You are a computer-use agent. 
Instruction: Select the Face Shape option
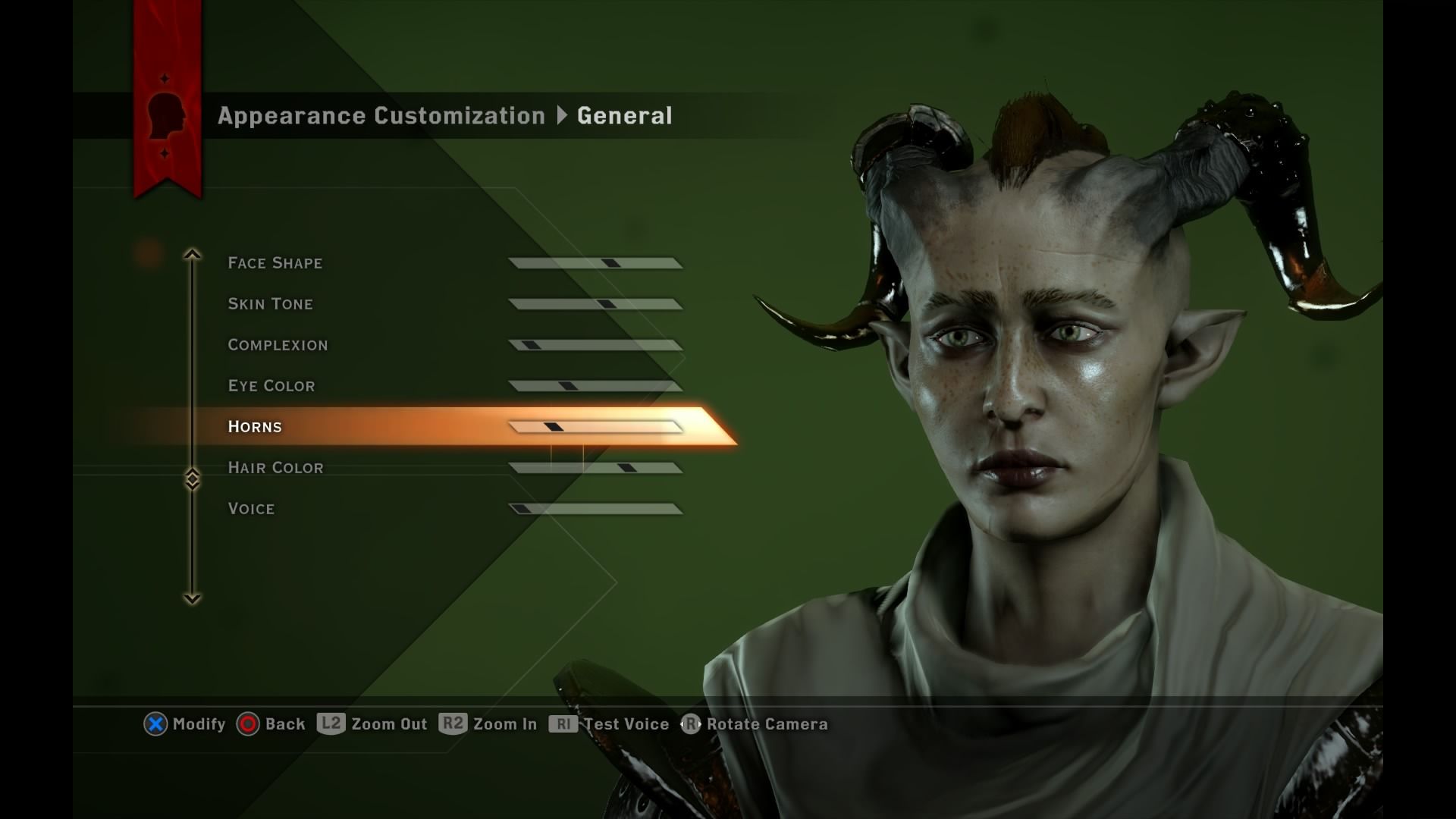click(275, 262)
